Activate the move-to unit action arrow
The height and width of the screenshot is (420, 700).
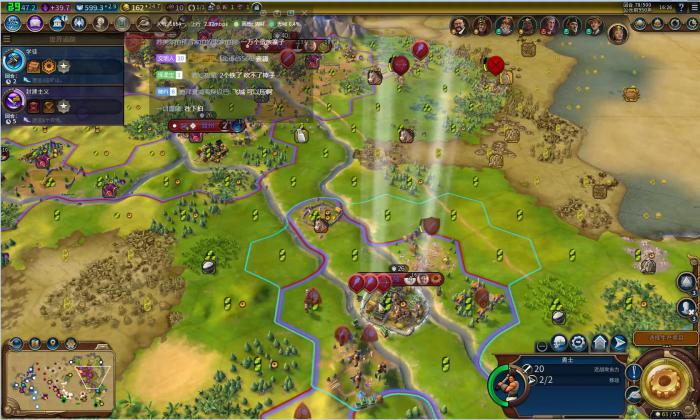click(618, 343)
